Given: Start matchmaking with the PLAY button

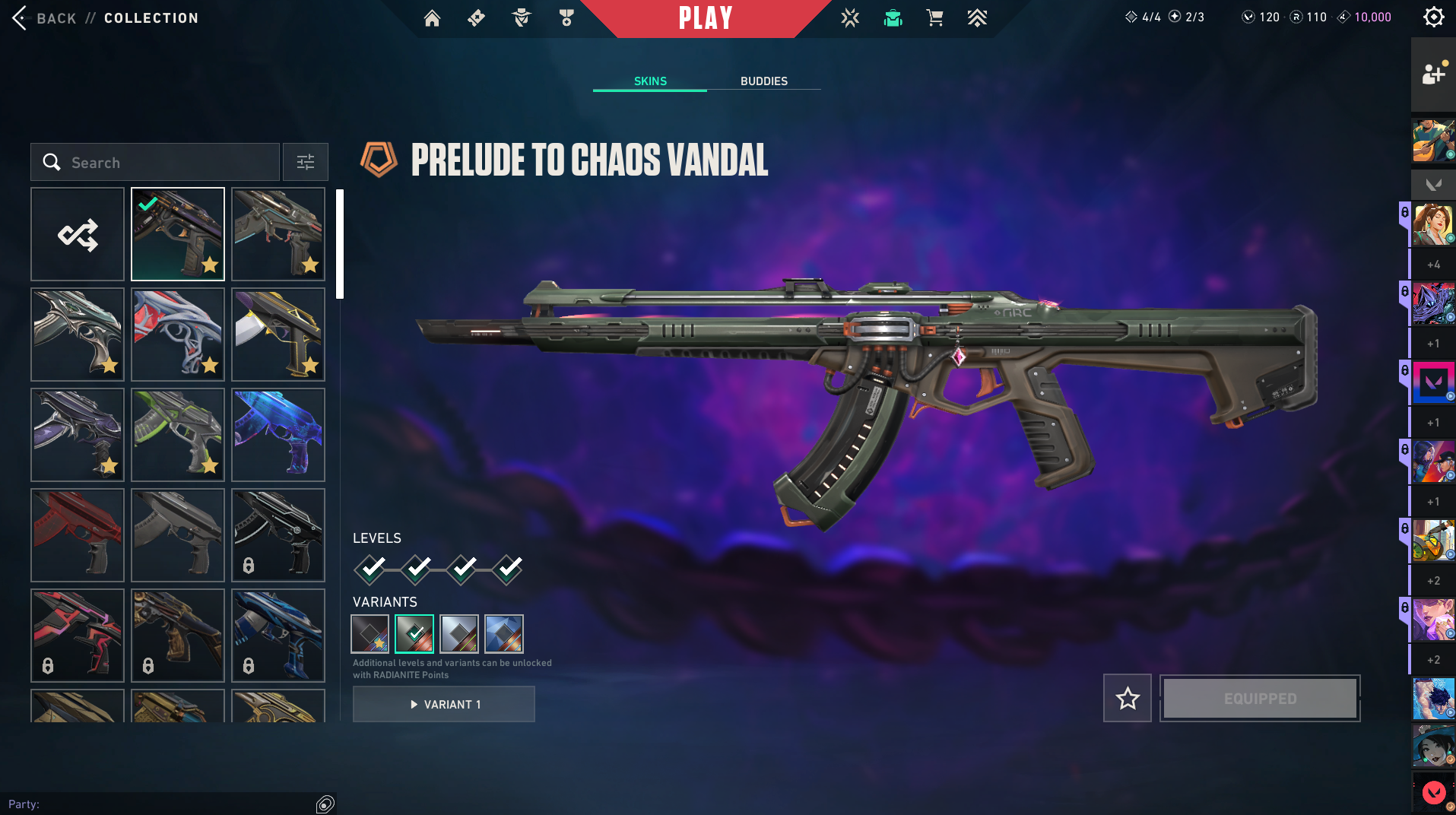Looking at the screenshot, I should click(x=705, y=18).
